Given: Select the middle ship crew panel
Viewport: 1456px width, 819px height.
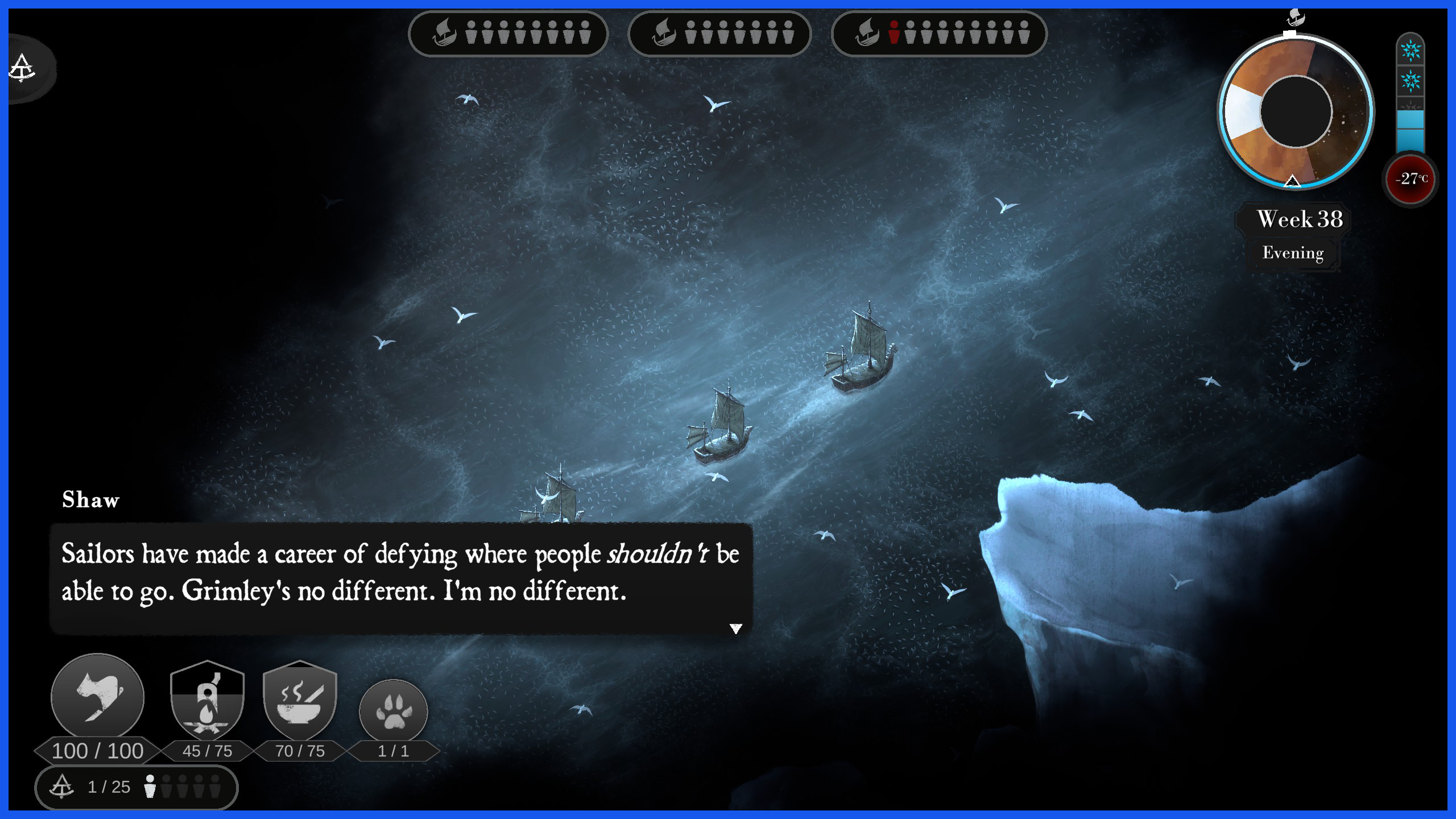Looking at the screenshot, I should (719, 34).
